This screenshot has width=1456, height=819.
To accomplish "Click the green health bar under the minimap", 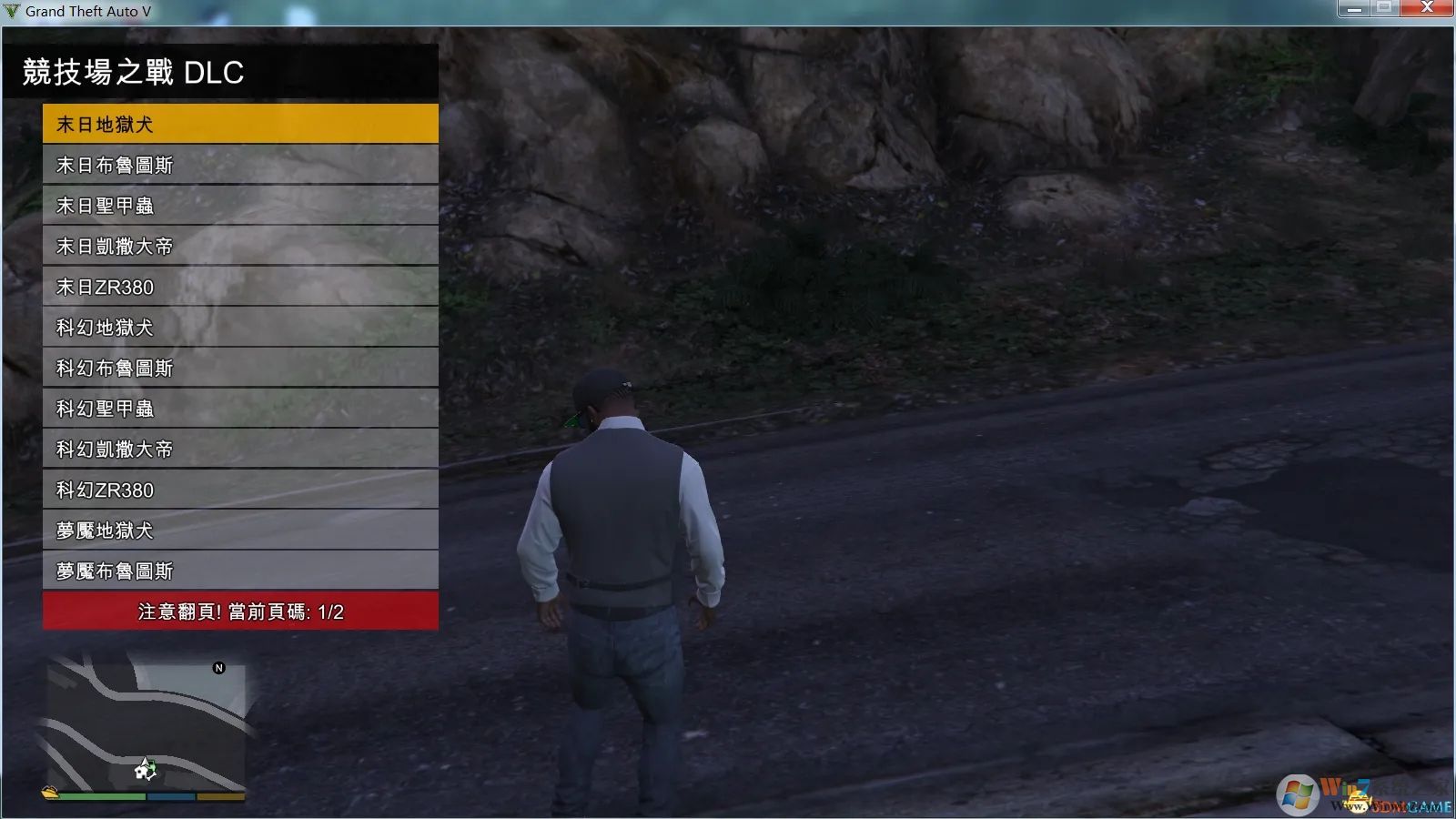I will [100, 796].
